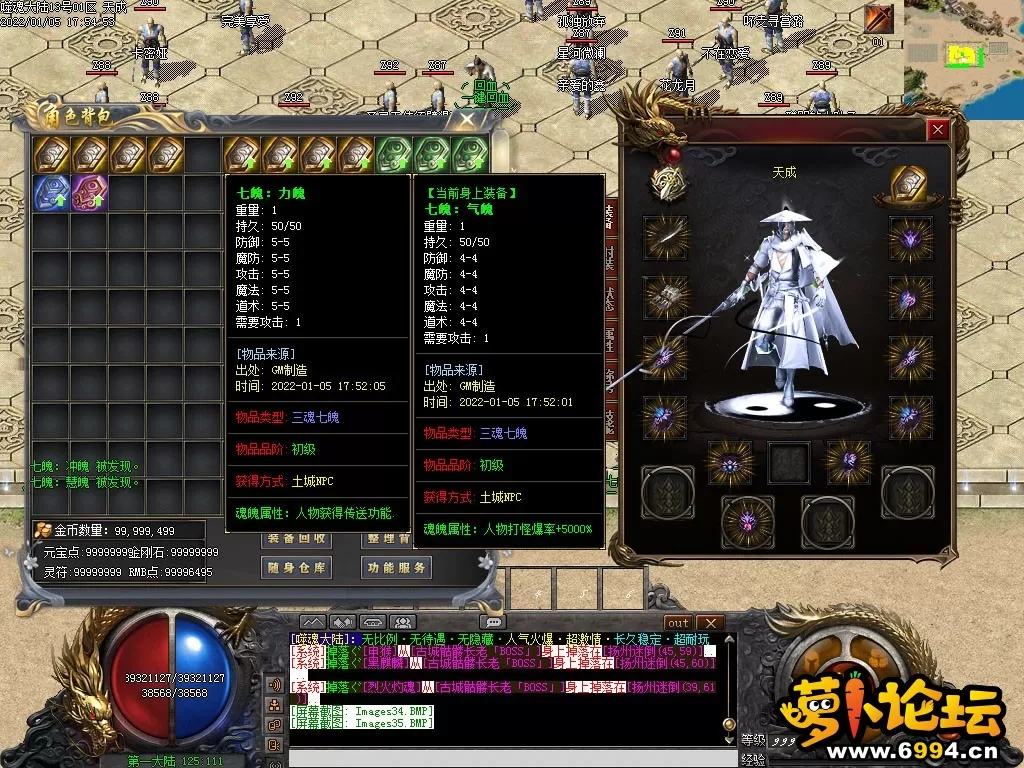This screenshot has height=768, width=1024.
Task: Click the skill icon beside the minimap
Action: (880, 19)
